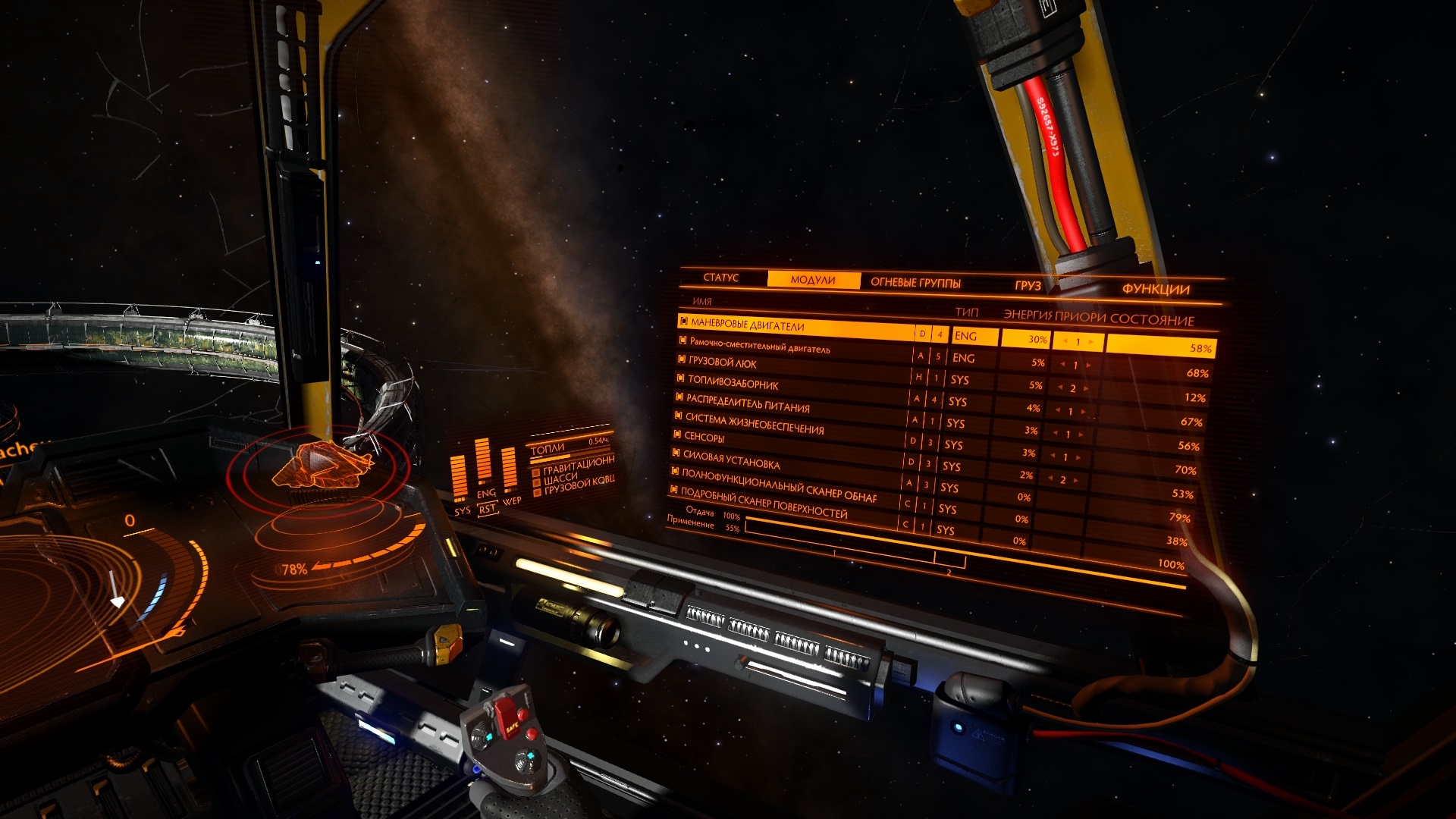Image resolution: width=1456 pixels, height=819 pixels.
Task: Raise ГРУЗОВОЙ ЛЮК priority using right arrow
Action: [1086, 389]
